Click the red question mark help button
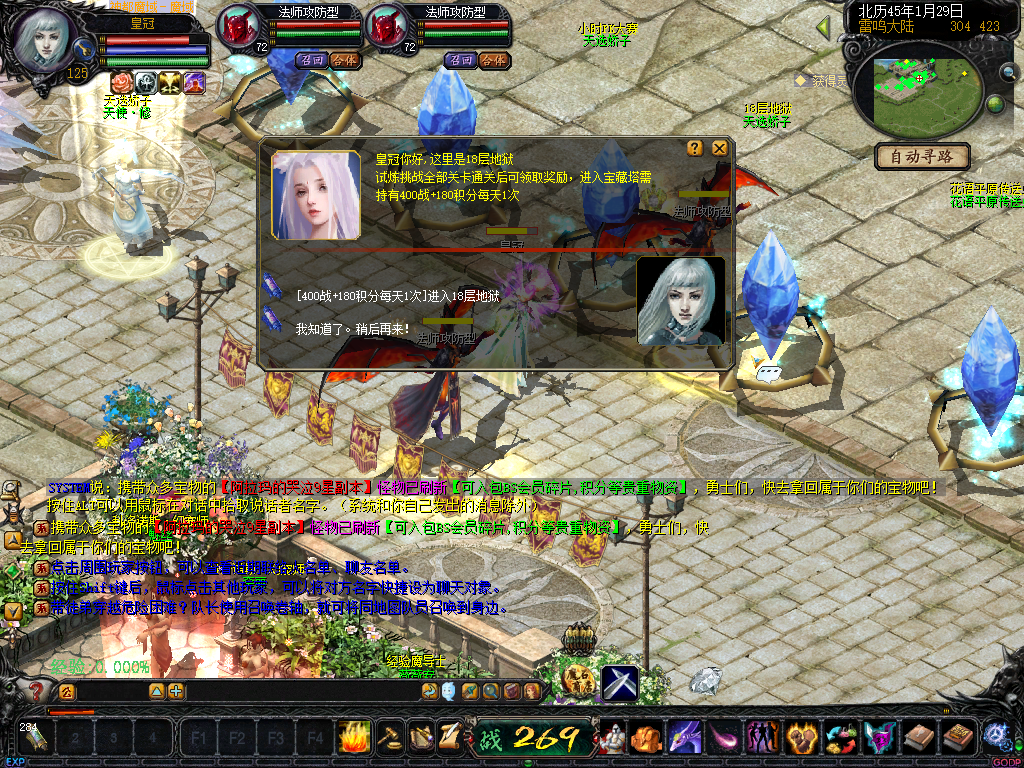The image size is (1024, 768). 37,690
